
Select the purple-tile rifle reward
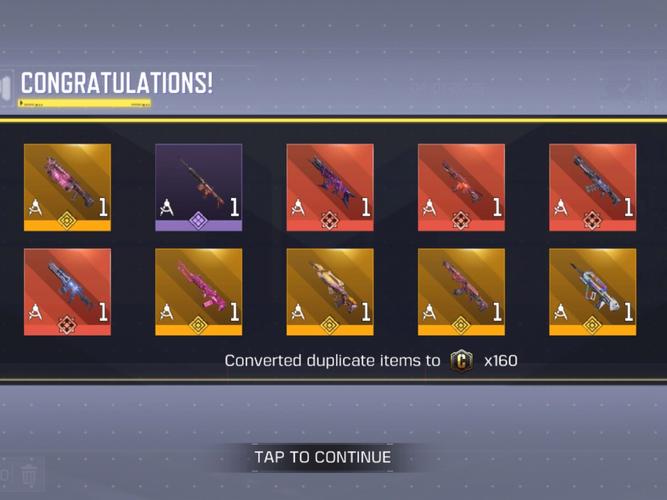(198, 187)
